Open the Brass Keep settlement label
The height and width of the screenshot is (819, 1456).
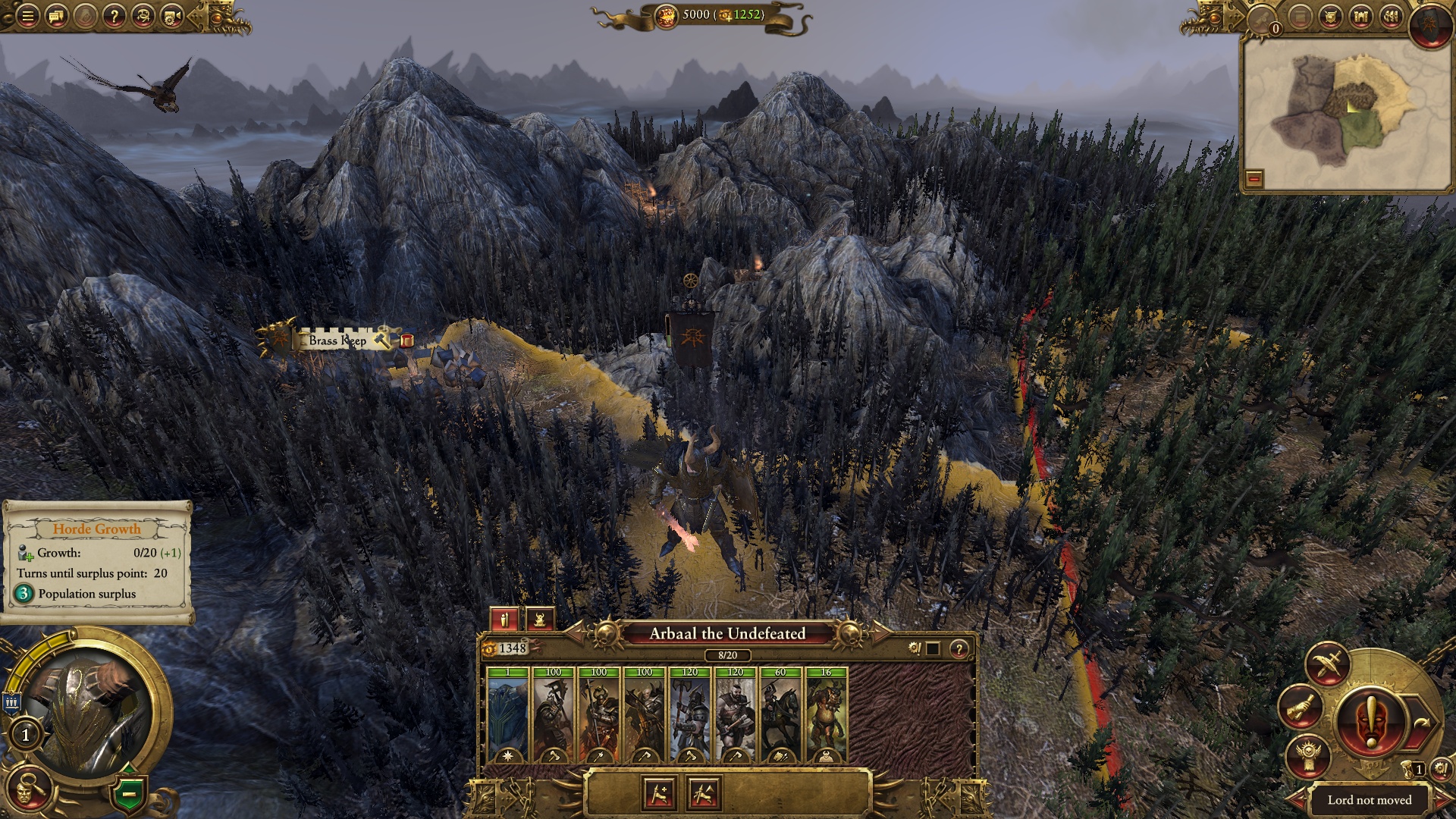tap(337, 340)
